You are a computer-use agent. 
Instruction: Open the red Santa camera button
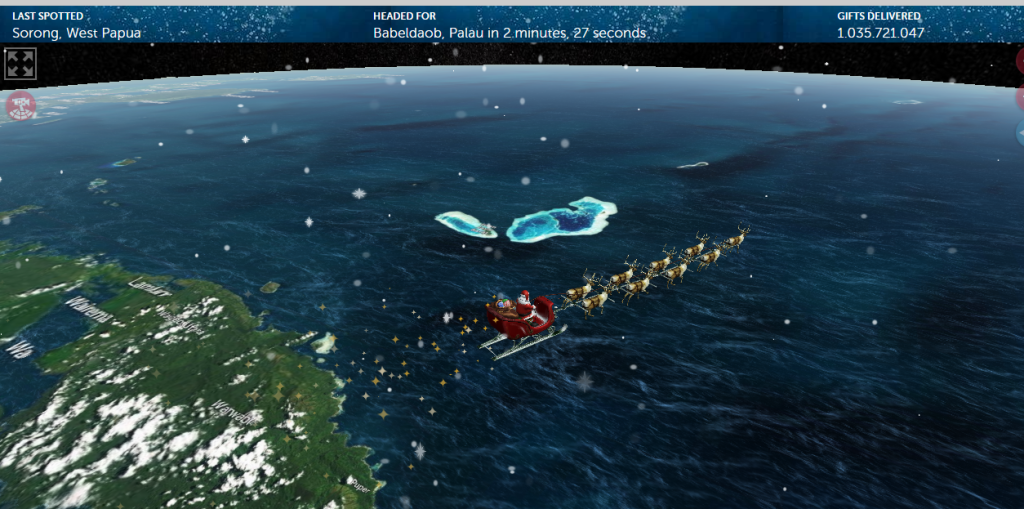(20, 105)
